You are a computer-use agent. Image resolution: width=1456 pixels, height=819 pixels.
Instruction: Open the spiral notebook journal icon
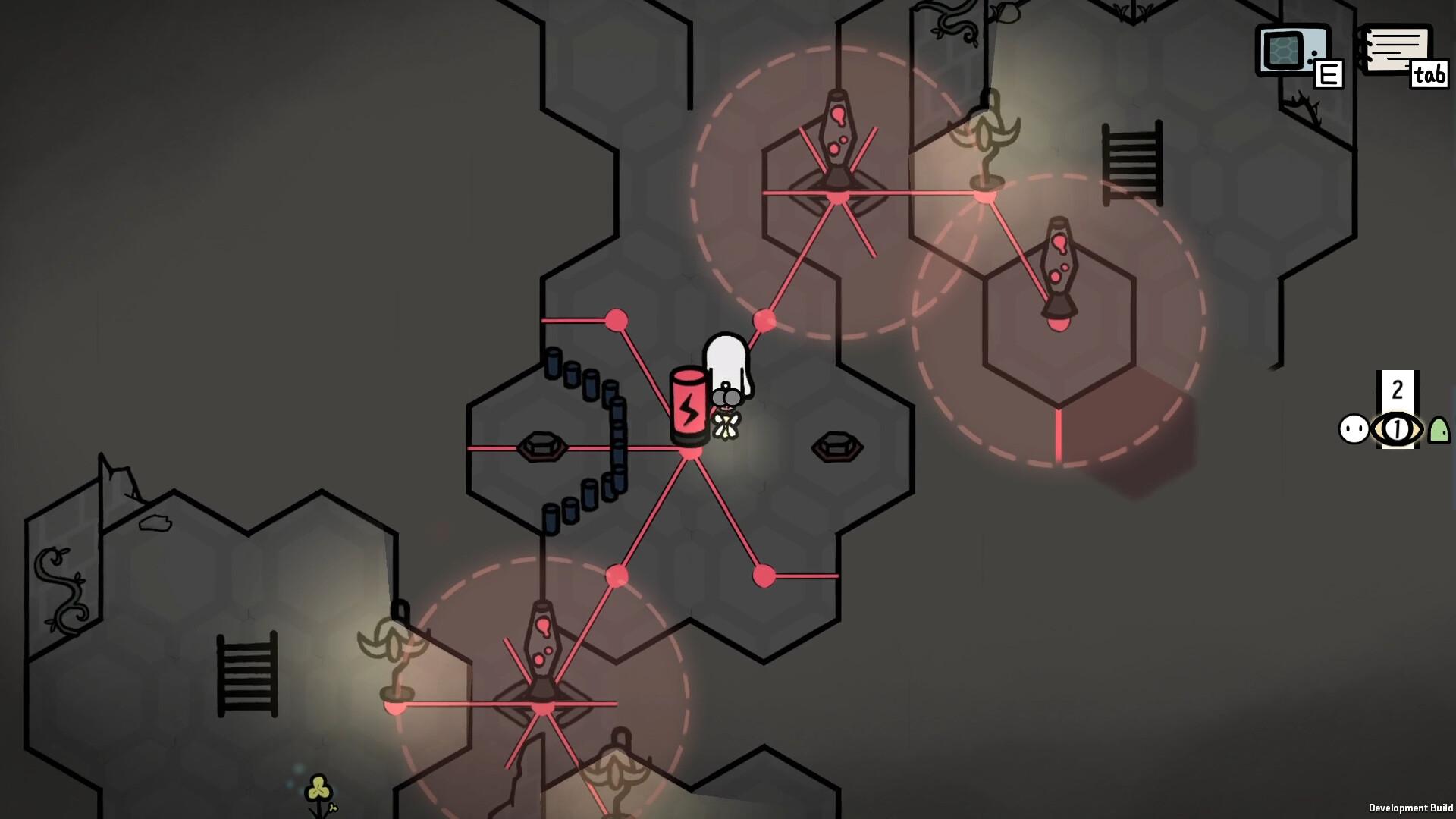click(x=1397, y=49)
